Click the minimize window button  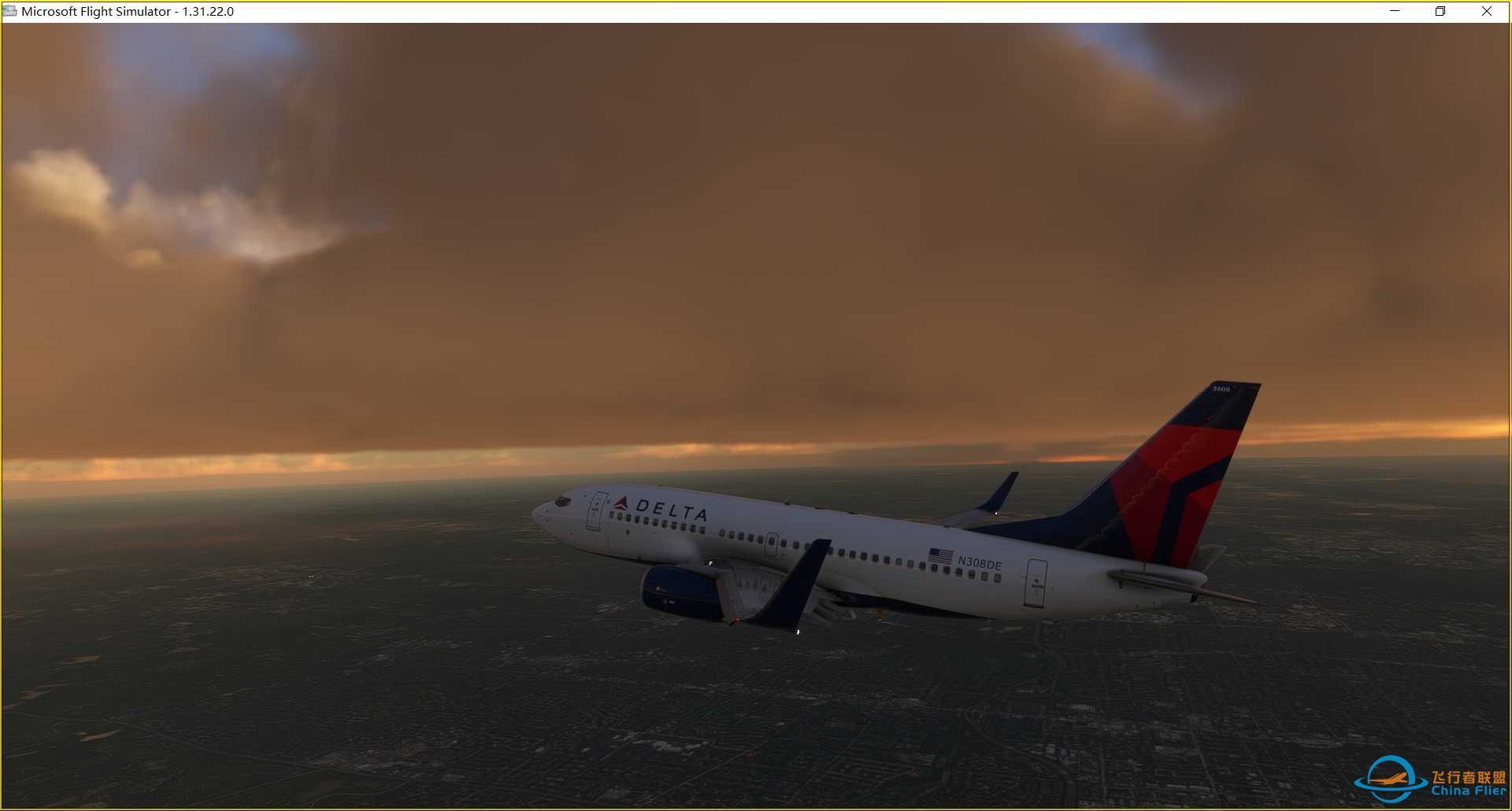1393,12
